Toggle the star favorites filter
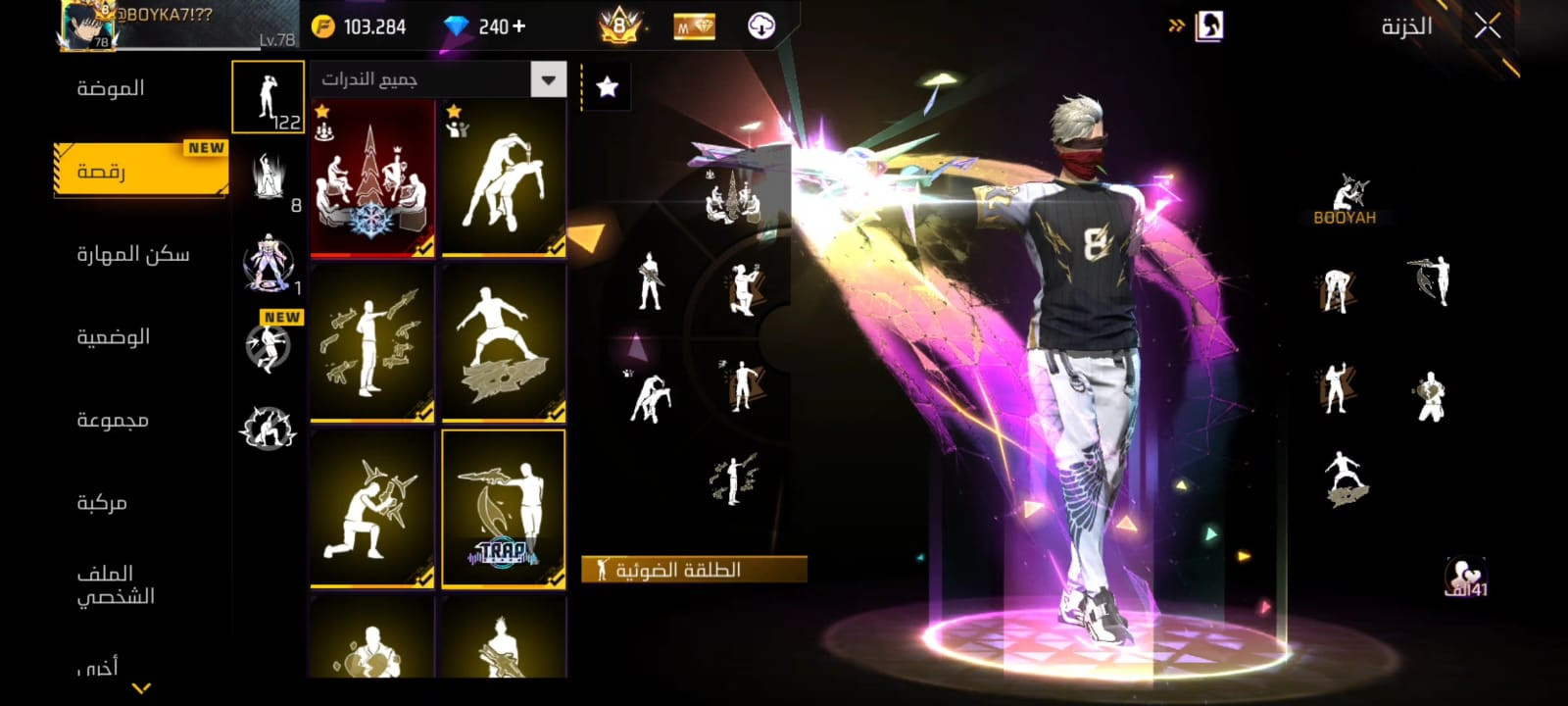 (607, 87)
